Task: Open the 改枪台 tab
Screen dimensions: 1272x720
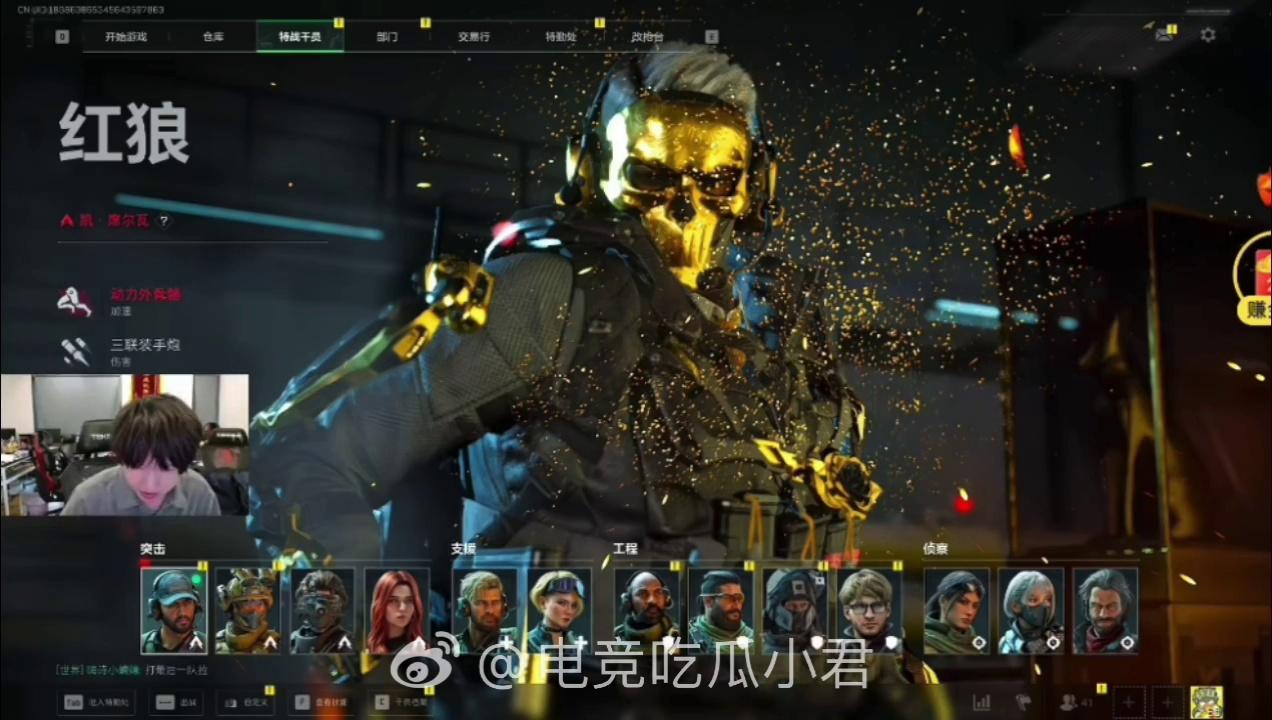Action: tap(647, 37)
